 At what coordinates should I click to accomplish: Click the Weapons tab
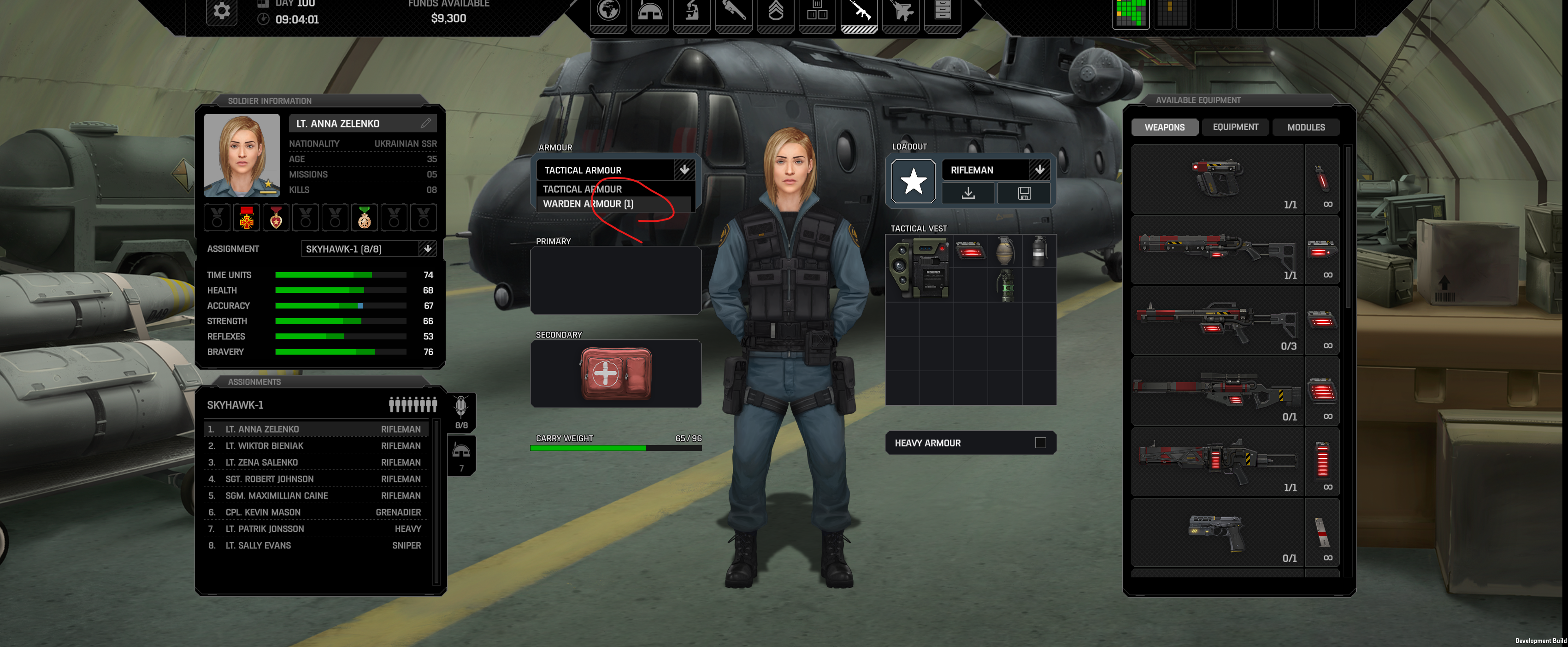(x=1164, y=127)
